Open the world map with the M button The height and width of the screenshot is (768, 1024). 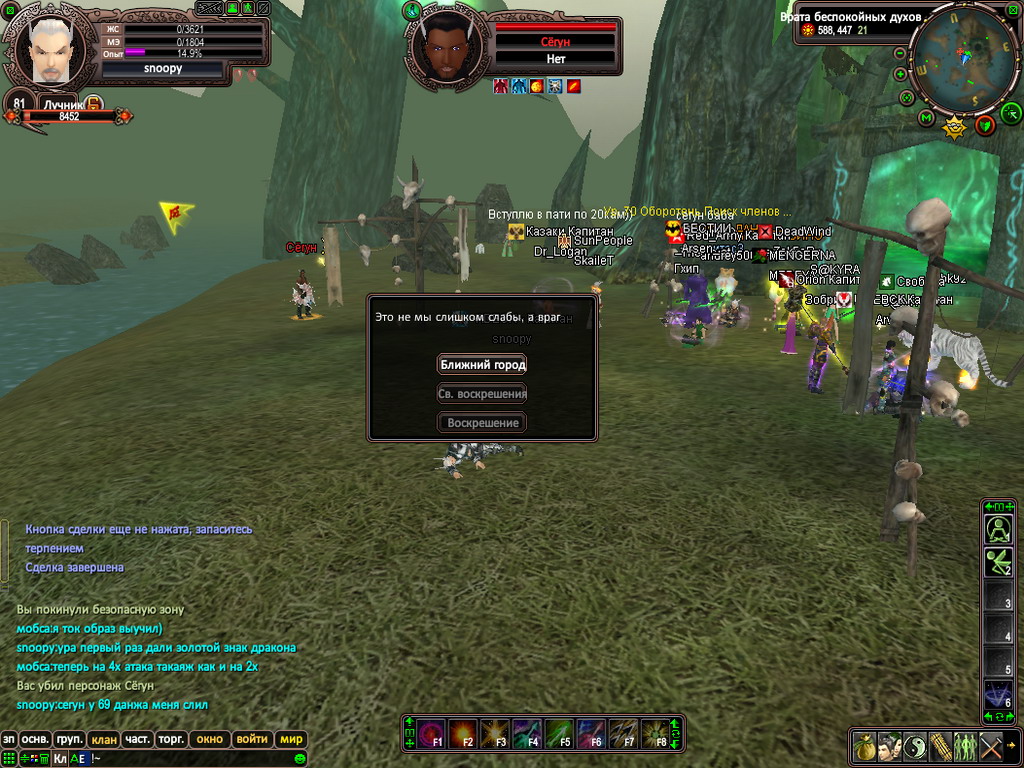[x=926, y=119]
